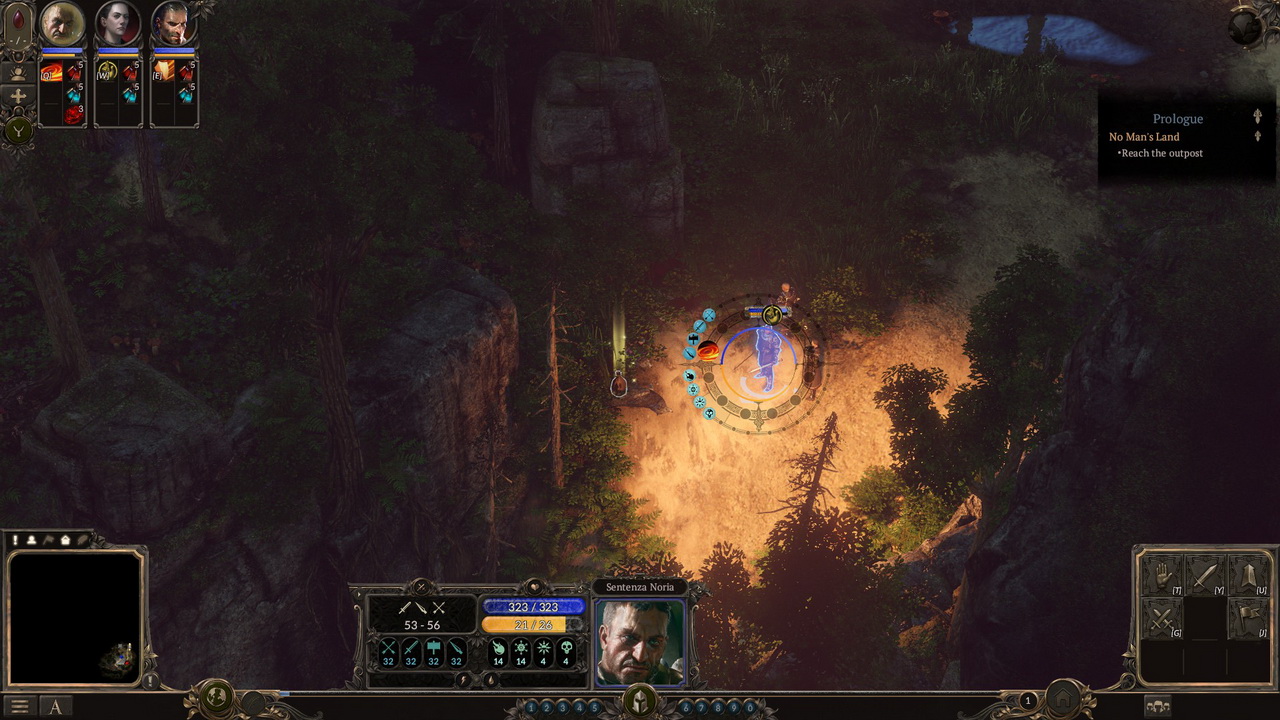1280x720 pixels.
Task: Select the upward arrow move command
Action: pos(1247,576)
